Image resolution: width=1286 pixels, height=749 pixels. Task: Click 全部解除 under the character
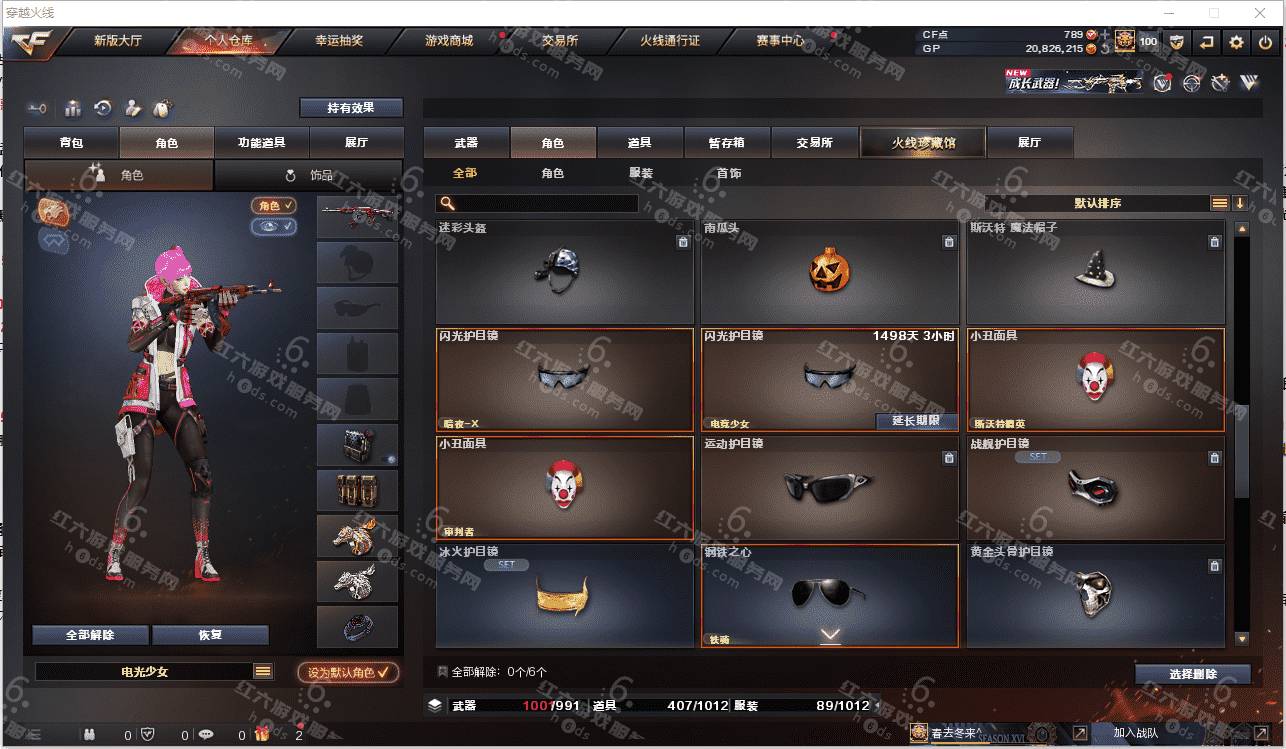(90, 635)
